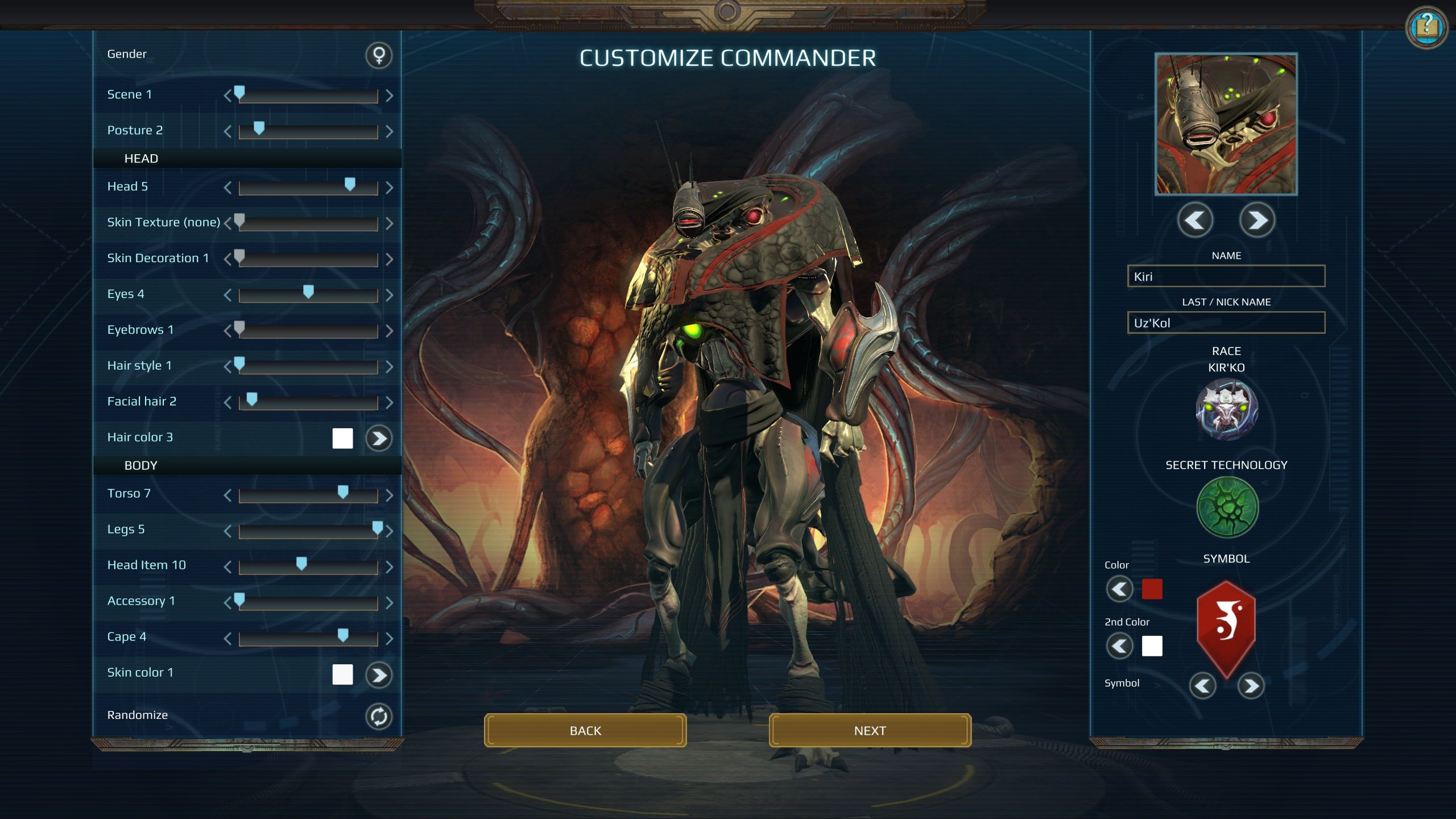Click inside the NAME field showing Kiri
The image size is (1456, 819).
point(1223,277)
